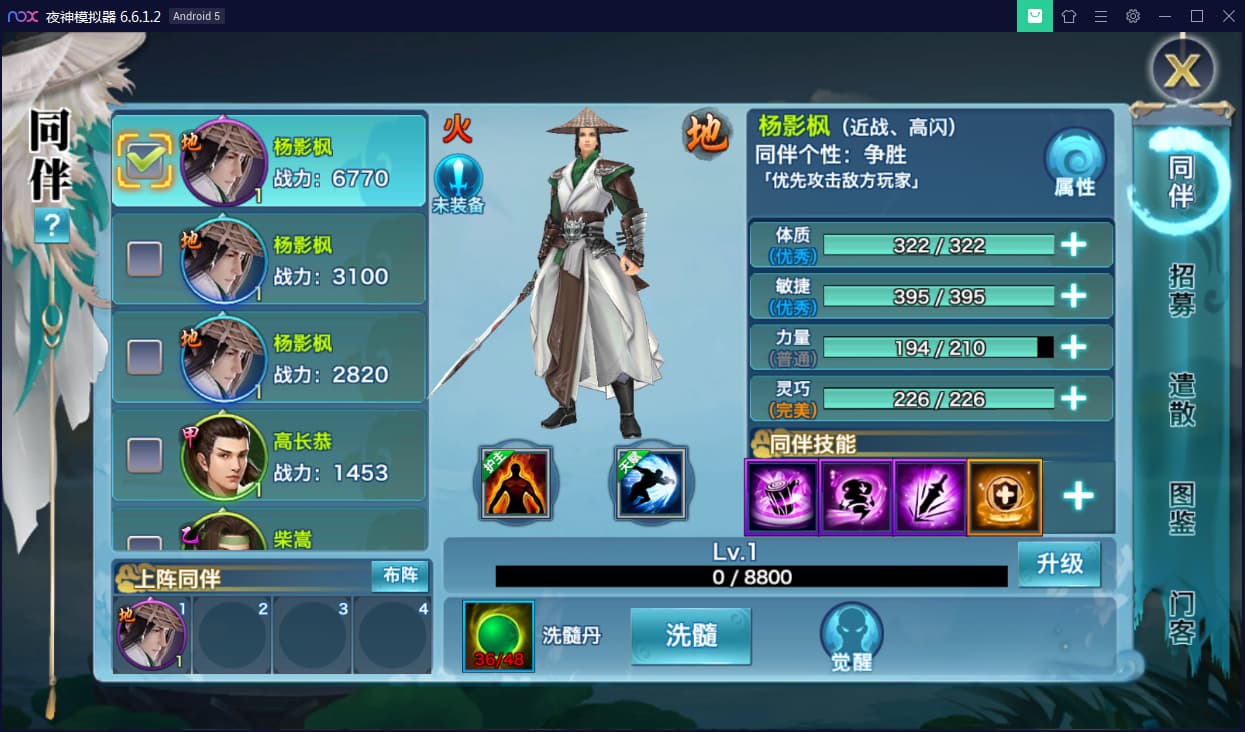
Task: Switch to the 门客 tab
Action: tap(1182, 618)
